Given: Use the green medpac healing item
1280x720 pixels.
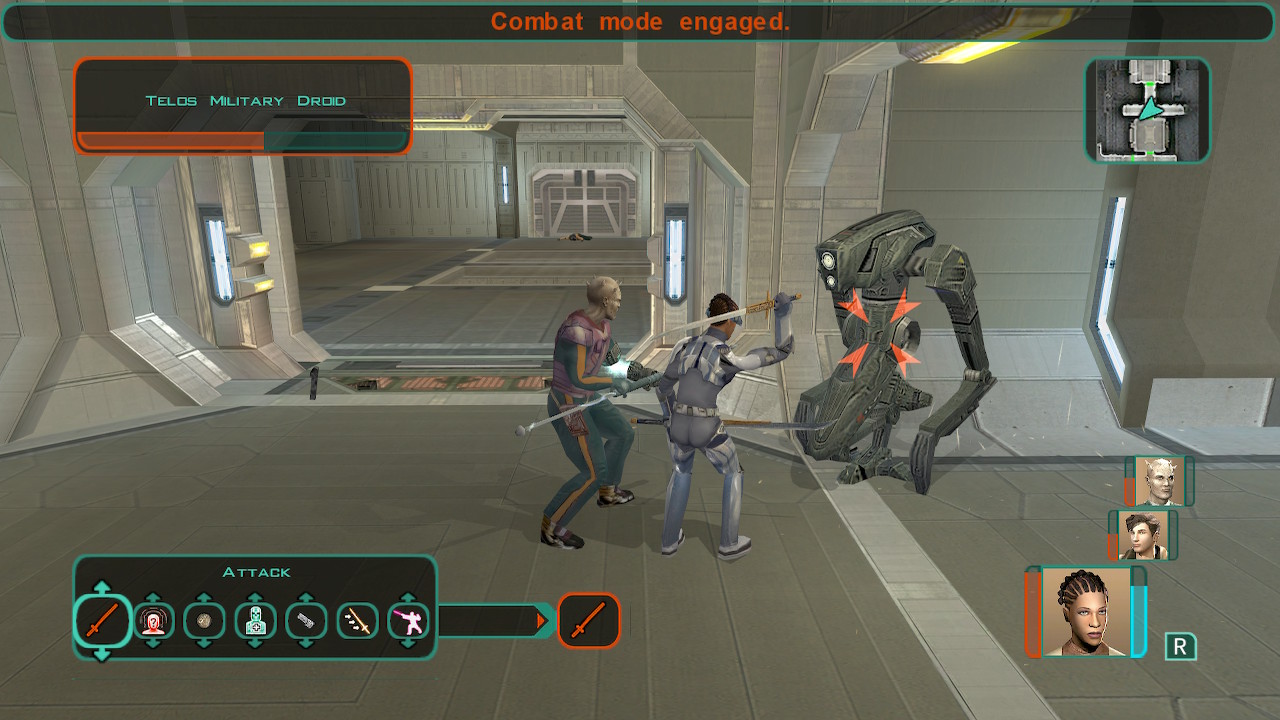Looking at the screenshot, I should [x=255, y=621].
